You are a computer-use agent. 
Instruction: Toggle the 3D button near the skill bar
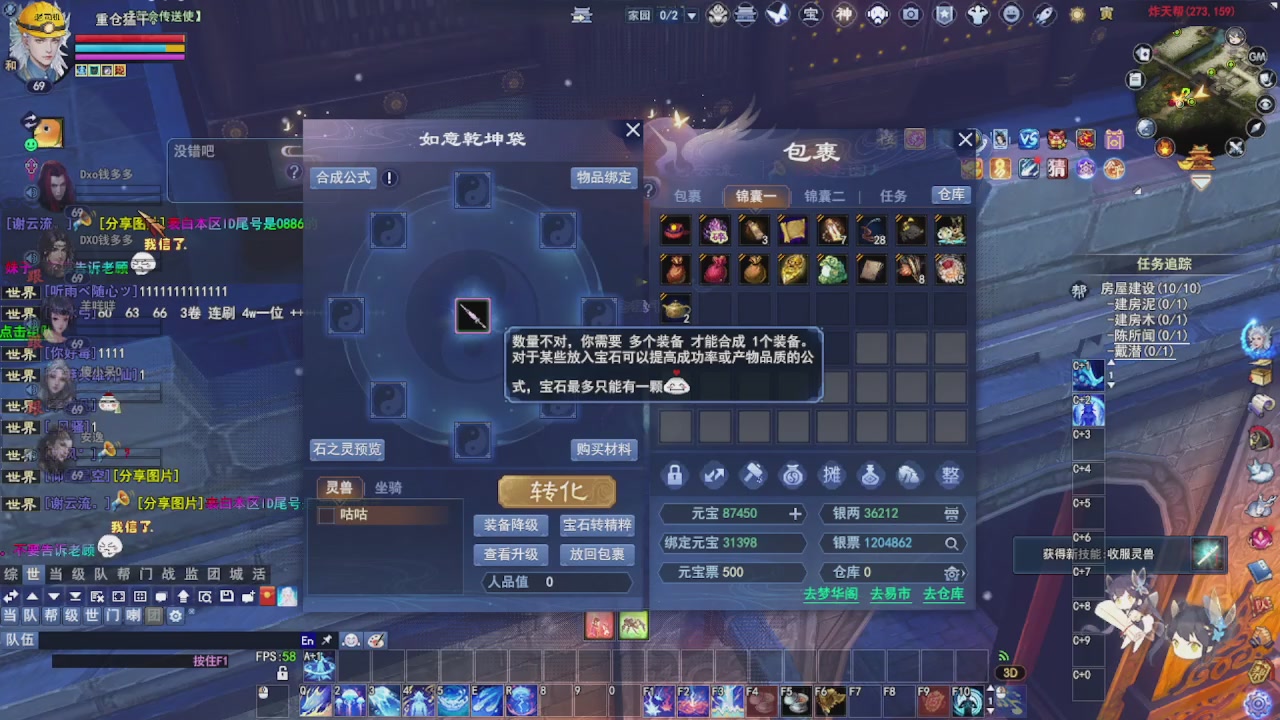click(1009, 673)
